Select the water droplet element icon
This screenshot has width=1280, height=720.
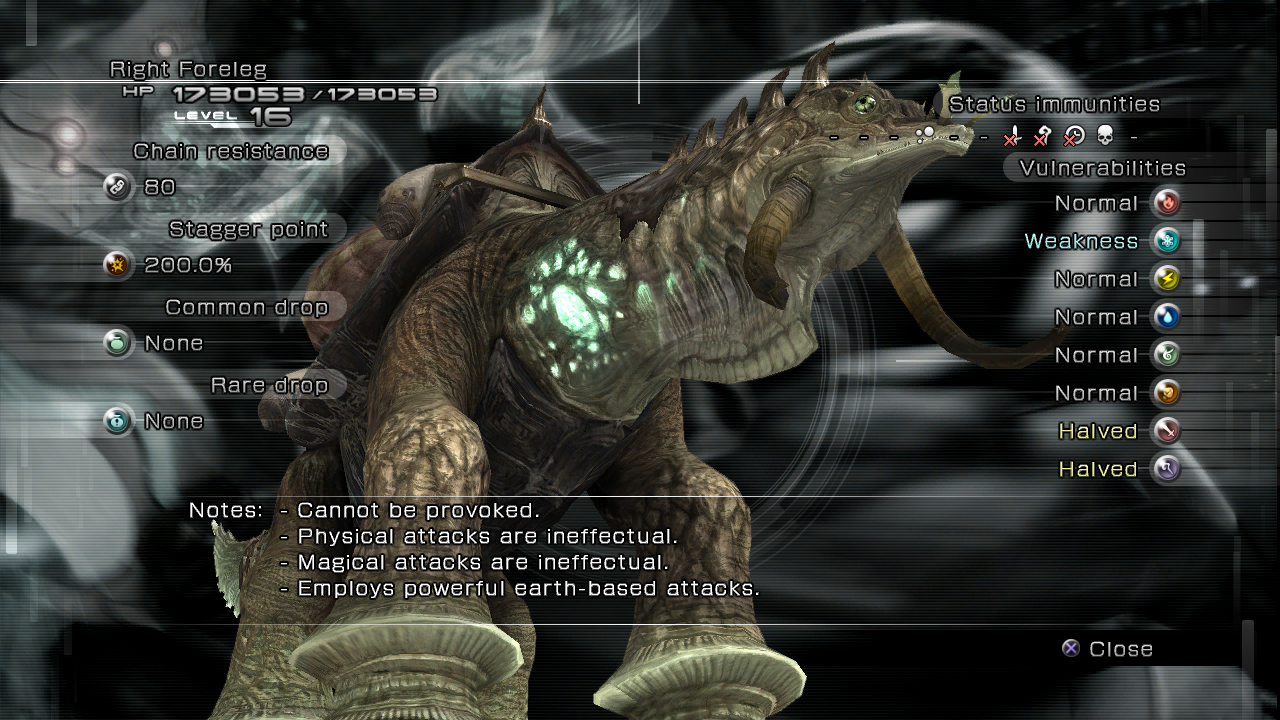[1166, 317]
